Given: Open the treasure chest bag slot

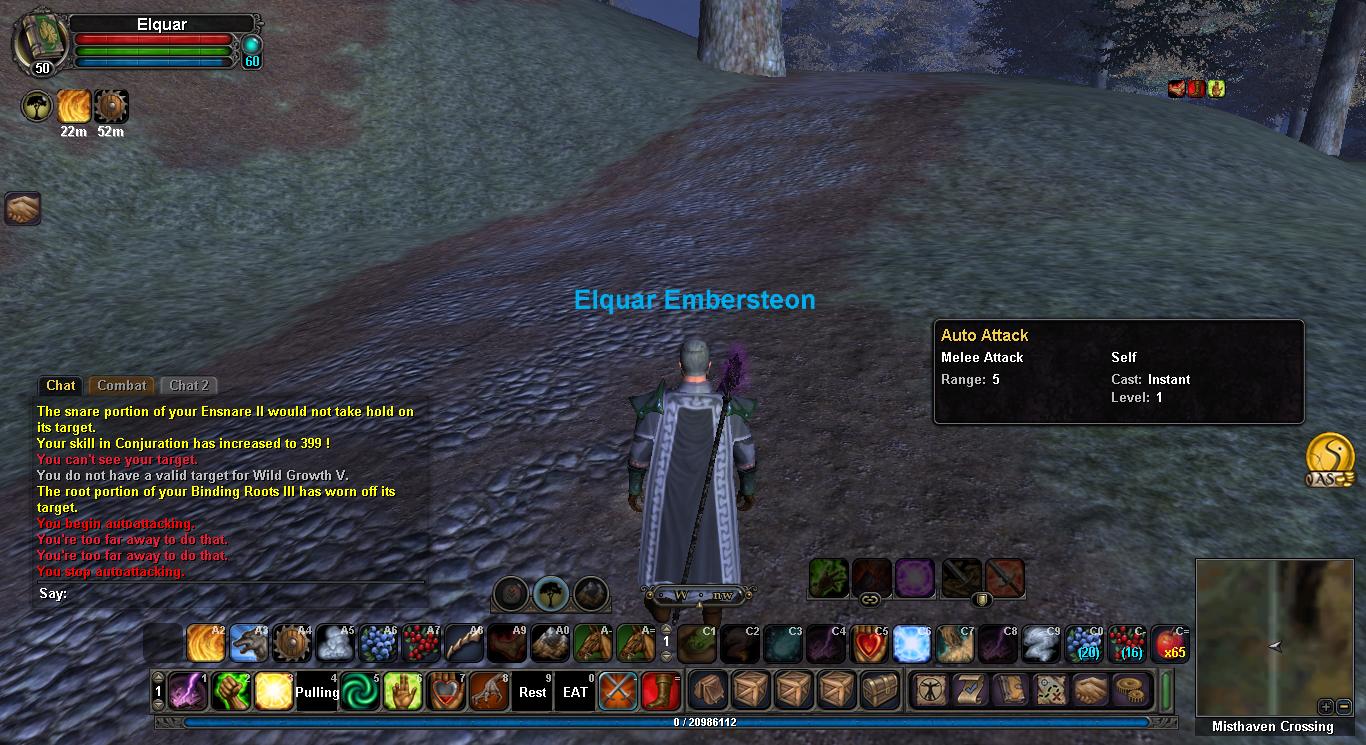Looking at the screenshot, I should tap(882, 691).
